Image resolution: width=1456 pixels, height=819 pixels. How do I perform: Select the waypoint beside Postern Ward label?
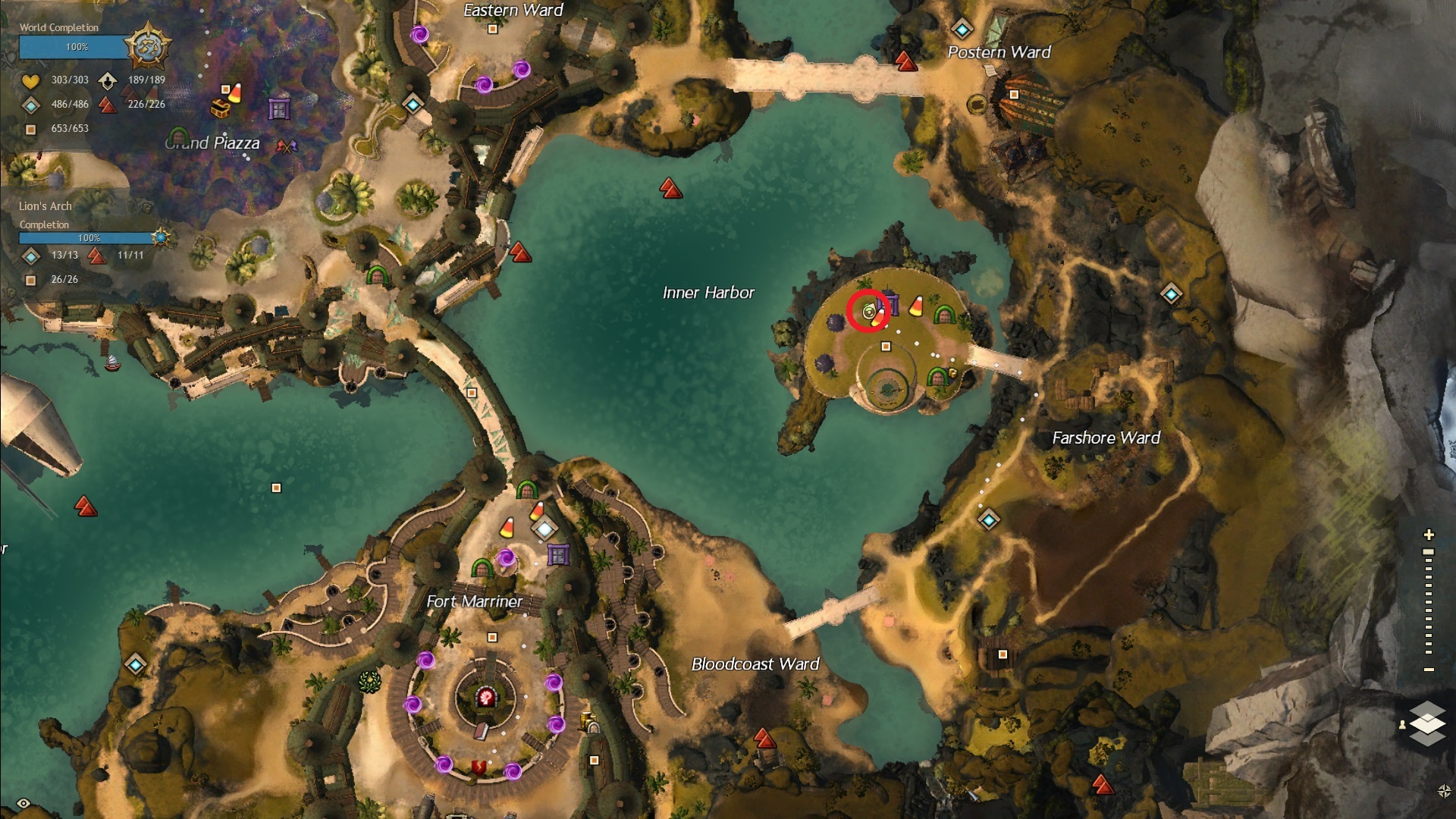[962, 30]
